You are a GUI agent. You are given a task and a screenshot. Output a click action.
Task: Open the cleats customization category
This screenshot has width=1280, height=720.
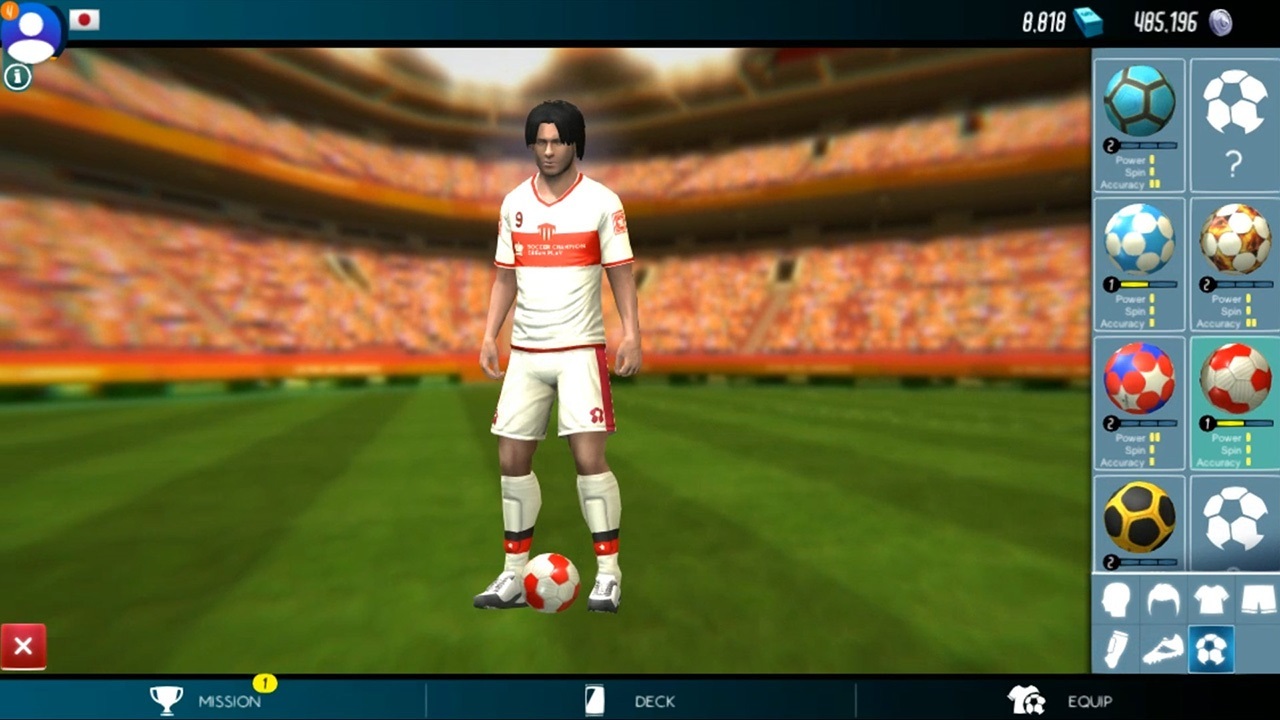[x=1163, y=648]
